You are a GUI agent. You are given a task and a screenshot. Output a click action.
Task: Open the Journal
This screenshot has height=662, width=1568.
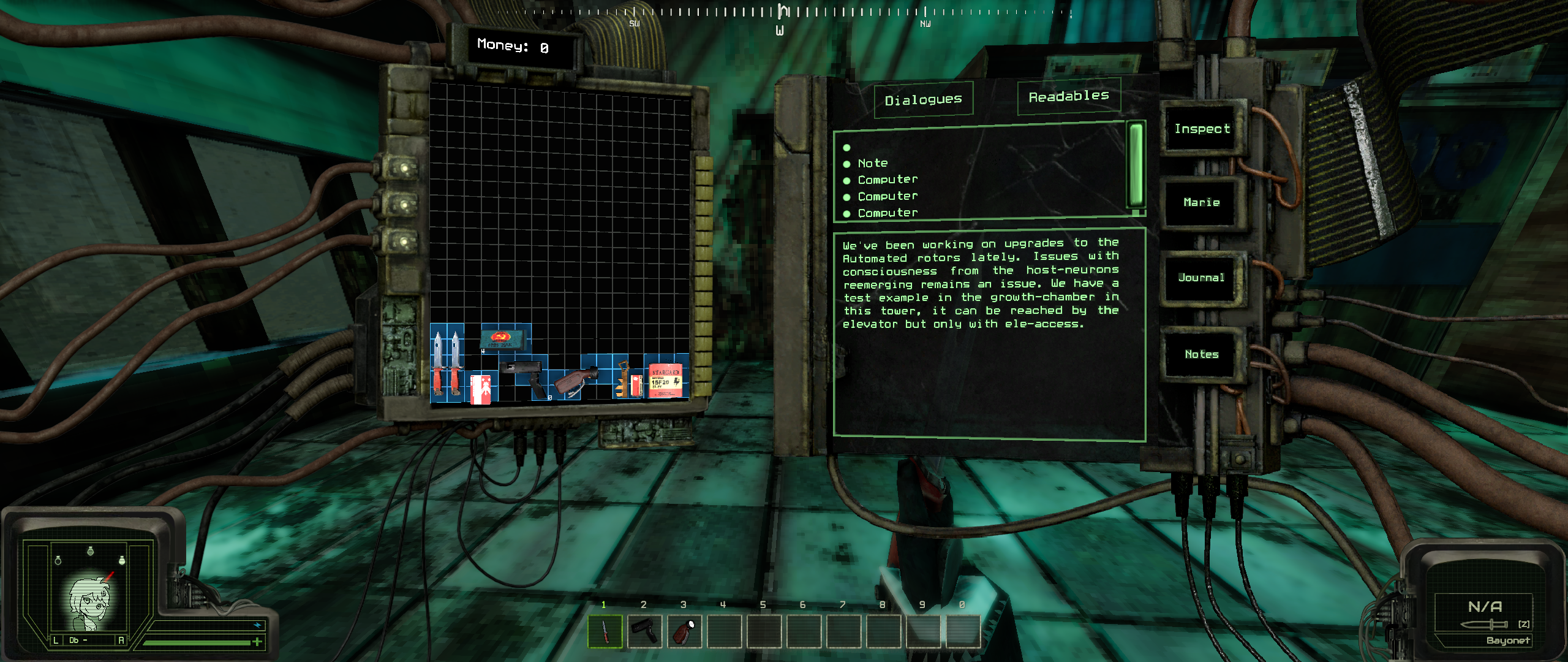point(1201,278)
